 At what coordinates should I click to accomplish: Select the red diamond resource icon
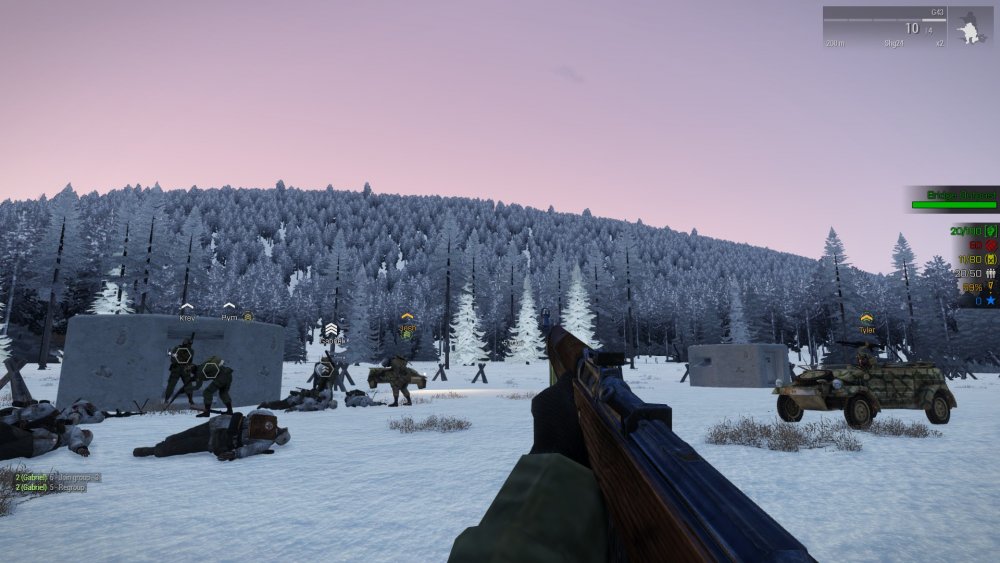click(x=991, y=245)
